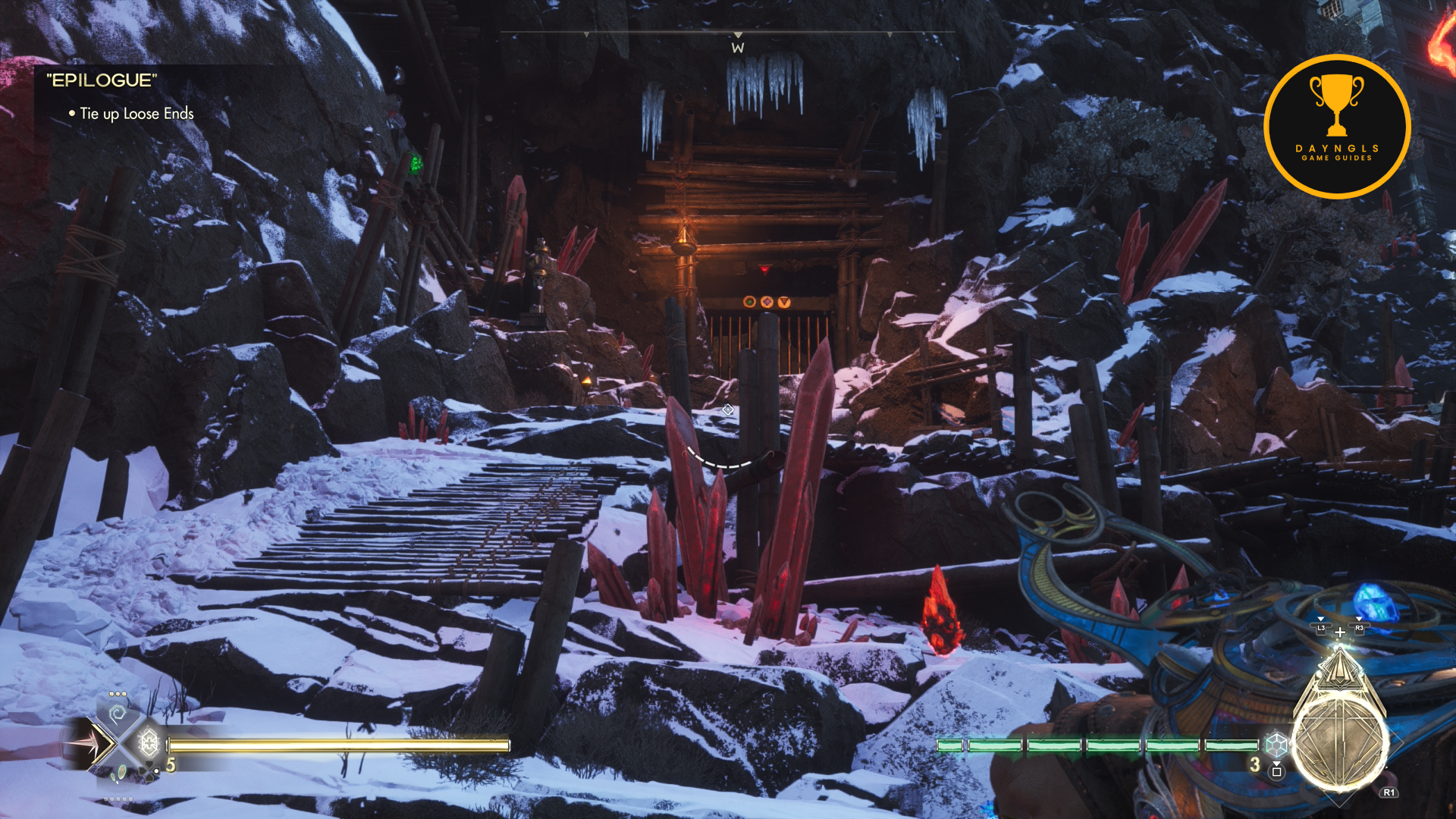Use the hexagonal mana crystal icon
Image resolution: width=1456 pixels, height=819 pixels.
1276,744
